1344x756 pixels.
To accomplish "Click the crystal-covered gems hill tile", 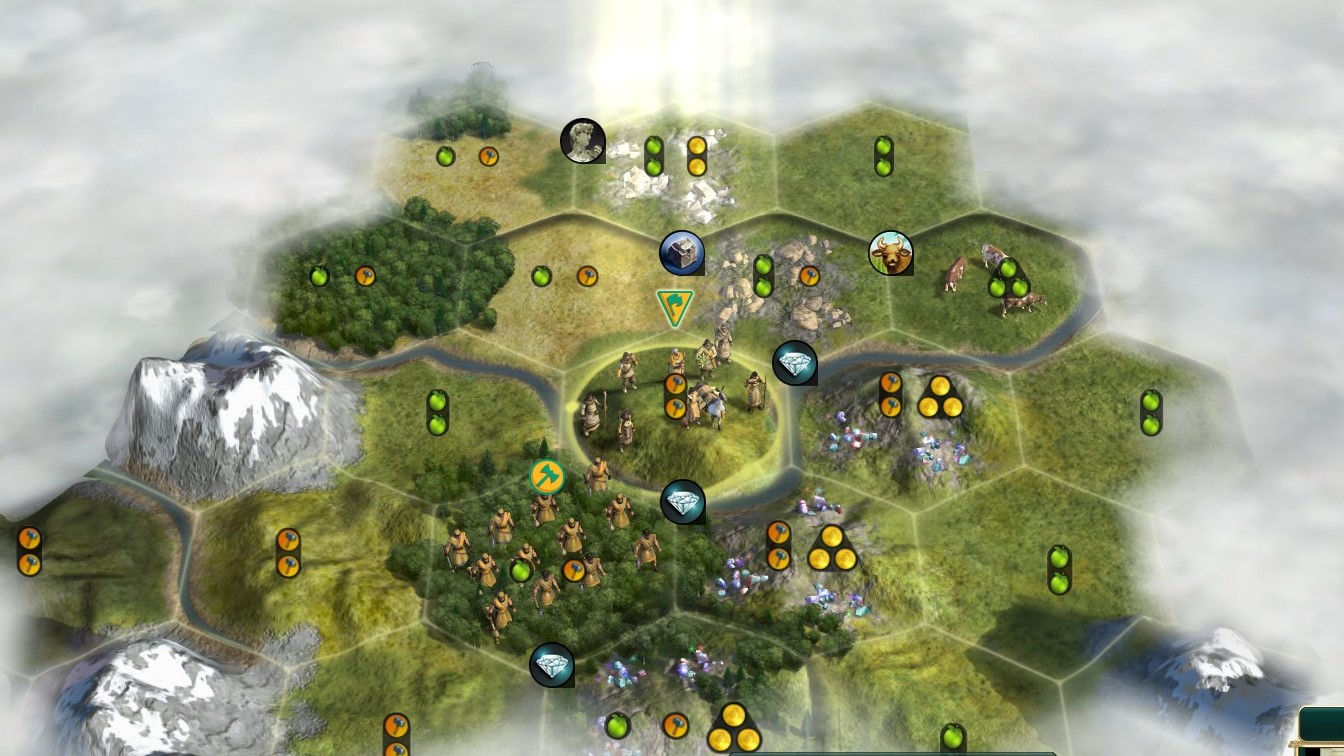I will (850, 440).
